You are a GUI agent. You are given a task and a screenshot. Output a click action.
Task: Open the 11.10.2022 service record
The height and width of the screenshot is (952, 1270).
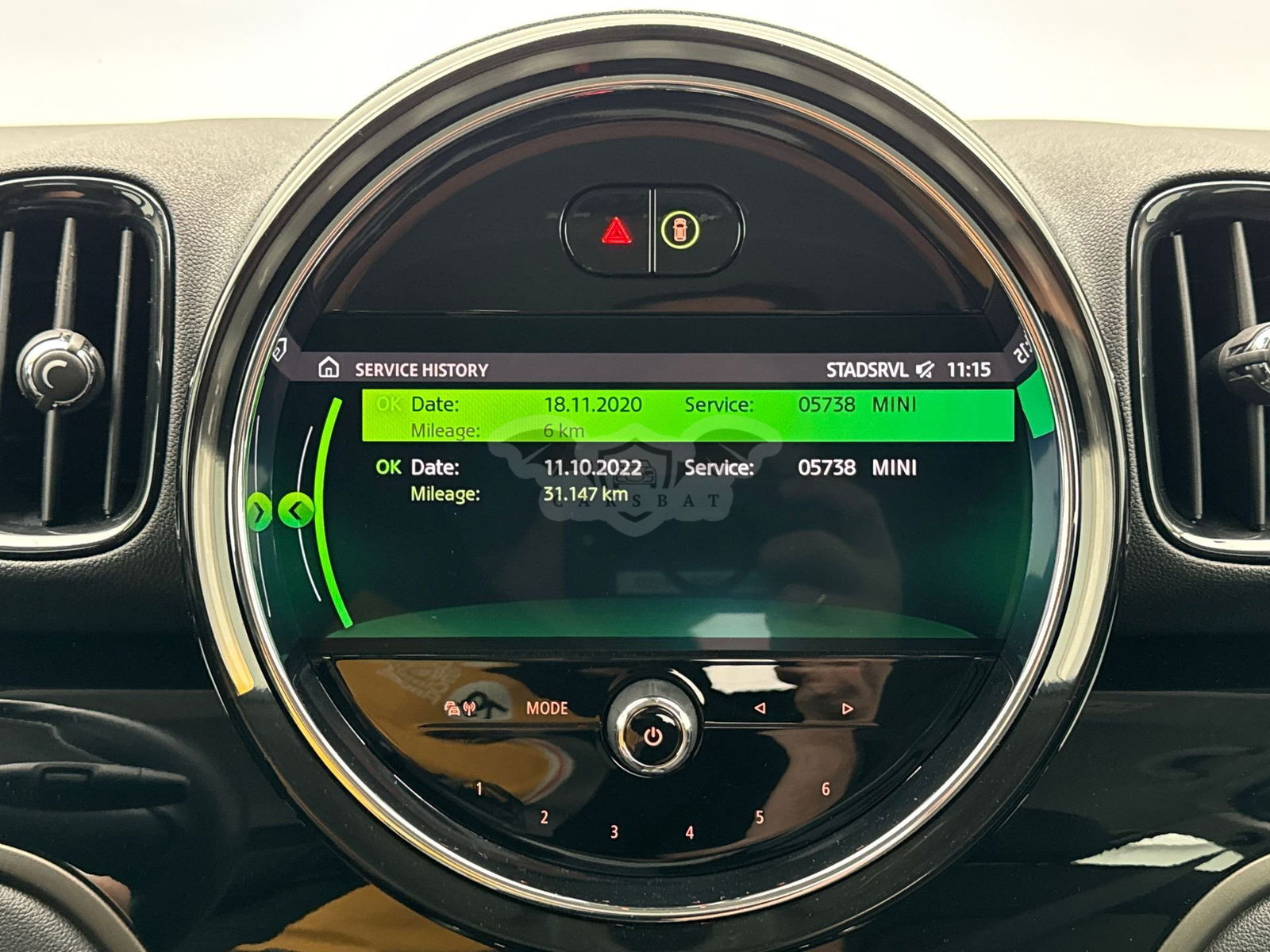click(687, 480)
